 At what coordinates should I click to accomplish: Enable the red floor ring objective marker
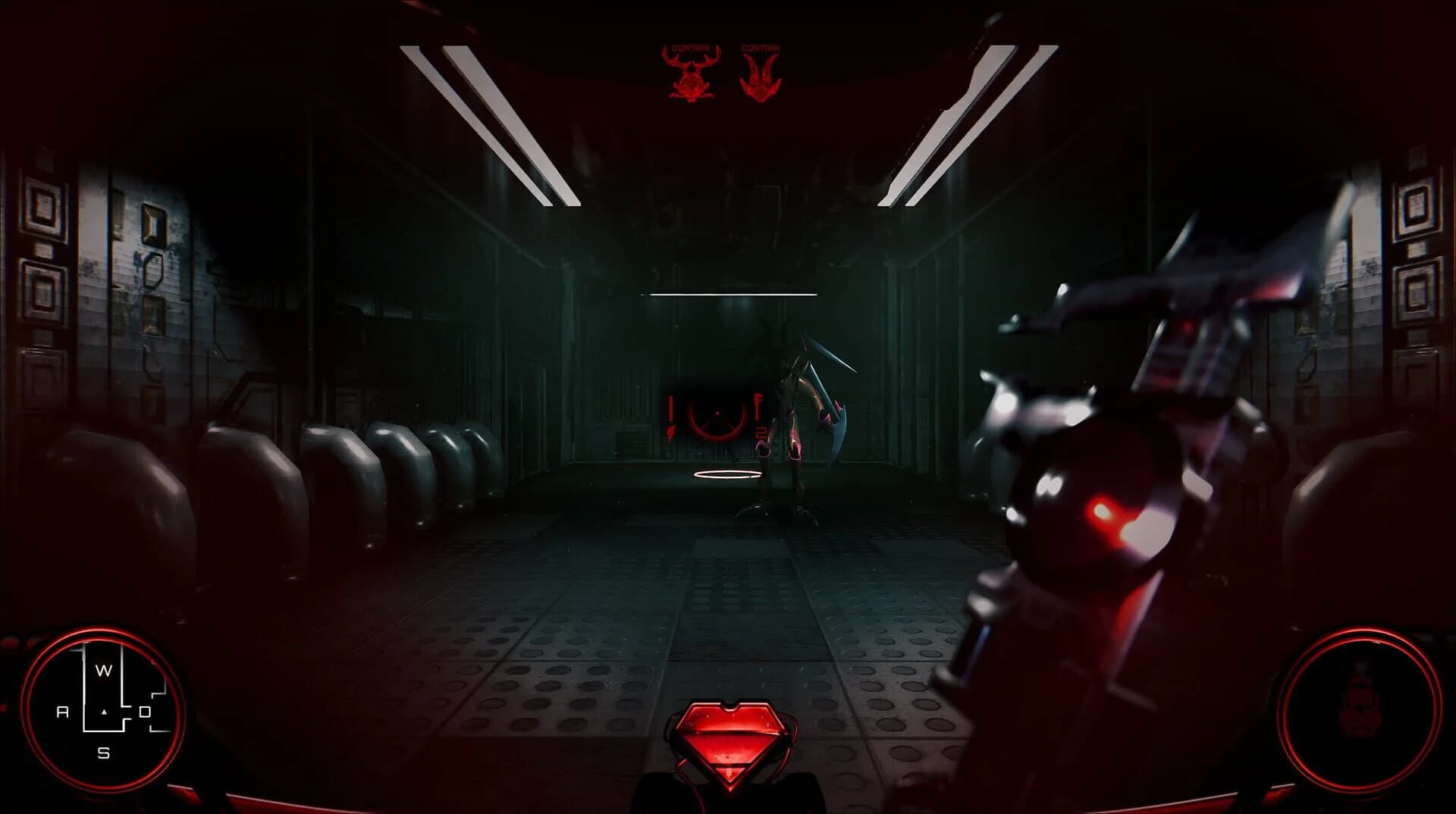pos(726,474)
